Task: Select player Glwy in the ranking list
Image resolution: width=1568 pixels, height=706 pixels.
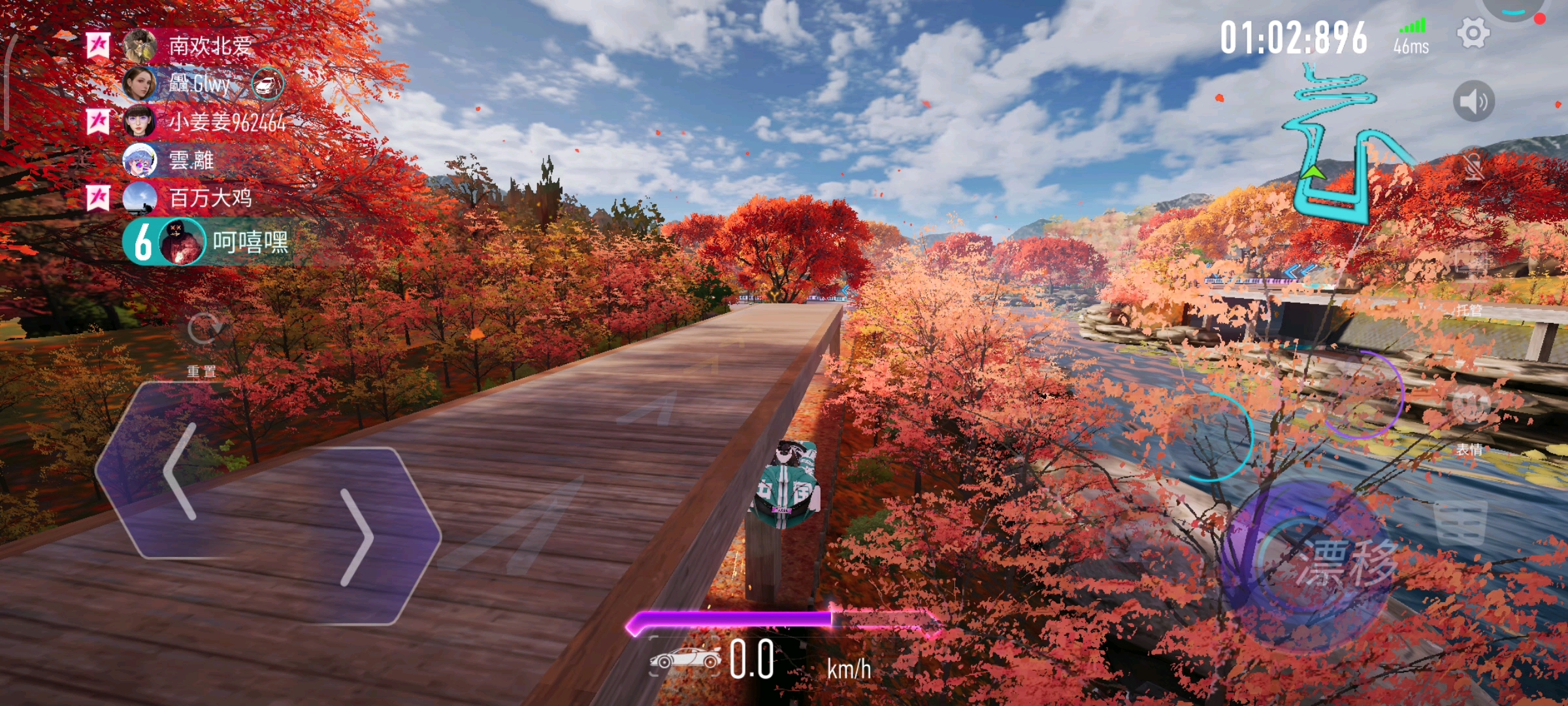Action: click(x=199, y=84)
